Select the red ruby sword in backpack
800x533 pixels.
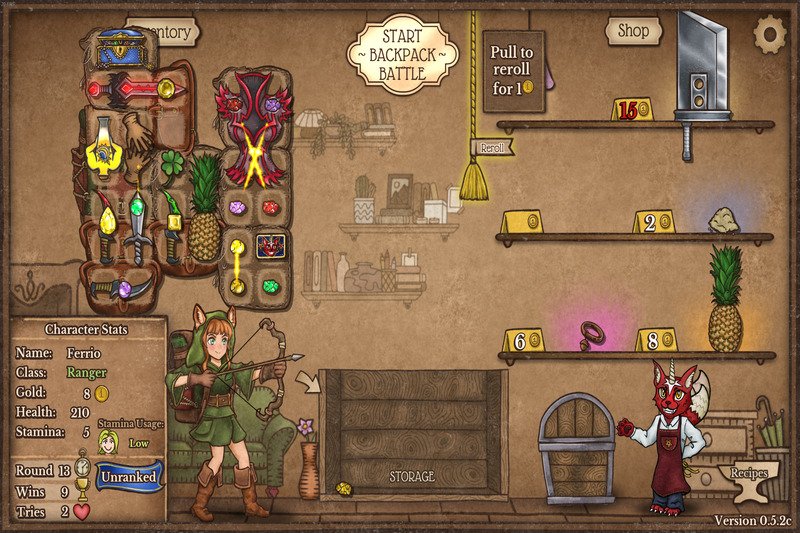pyautogui.click(x=133, y=89)
